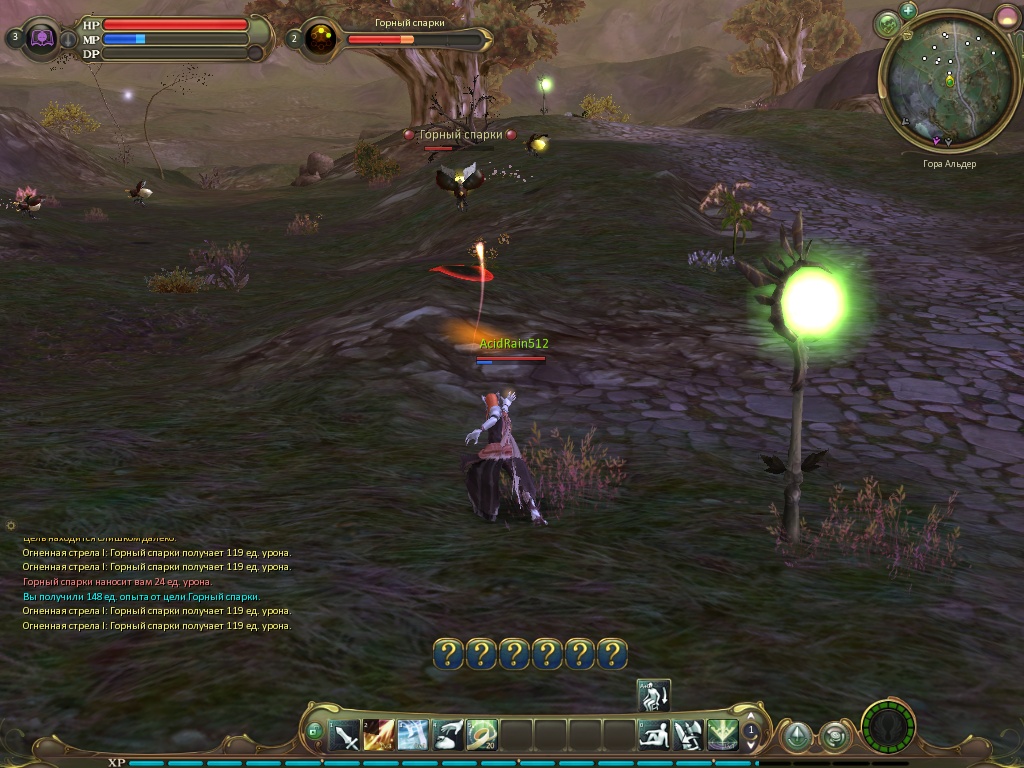Open the first yellow question mark notification
The width and height of the screenshot is (1024, 768).
point(448,654)
